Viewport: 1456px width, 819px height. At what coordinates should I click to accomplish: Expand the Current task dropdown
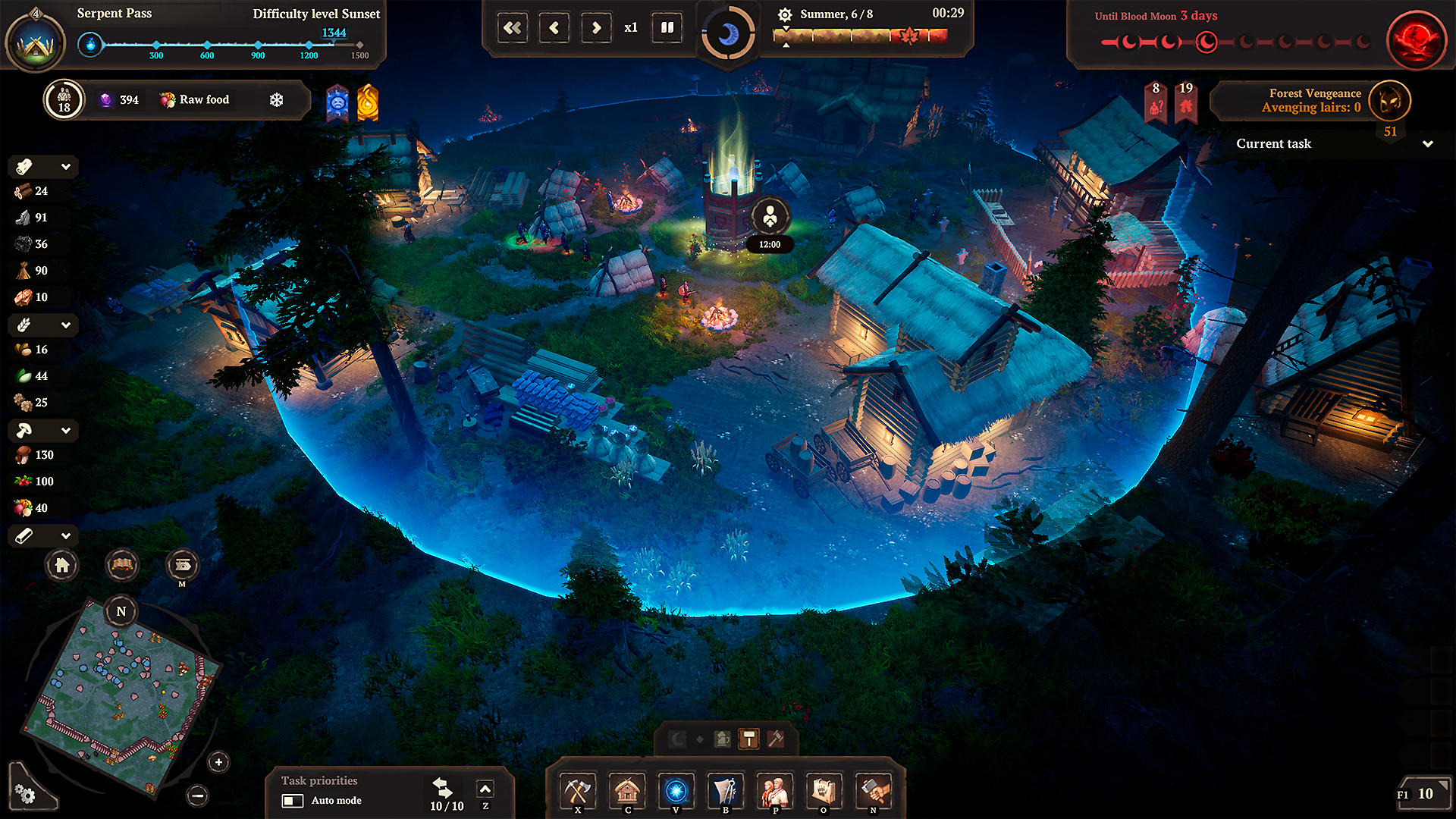(x=1429, y=144)
